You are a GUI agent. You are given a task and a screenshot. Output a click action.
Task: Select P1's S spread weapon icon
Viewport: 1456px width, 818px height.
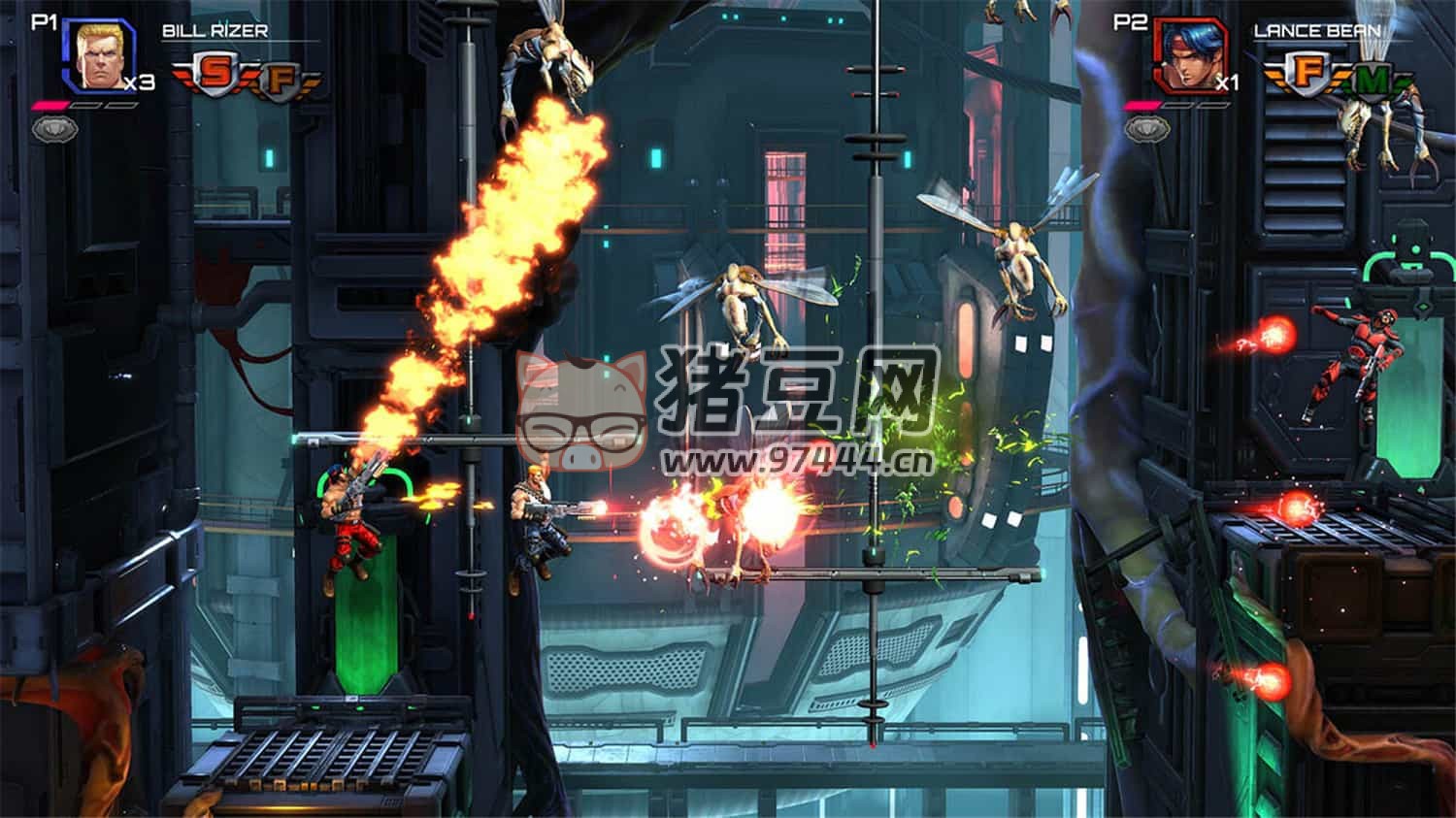click(x=220, y=76)
